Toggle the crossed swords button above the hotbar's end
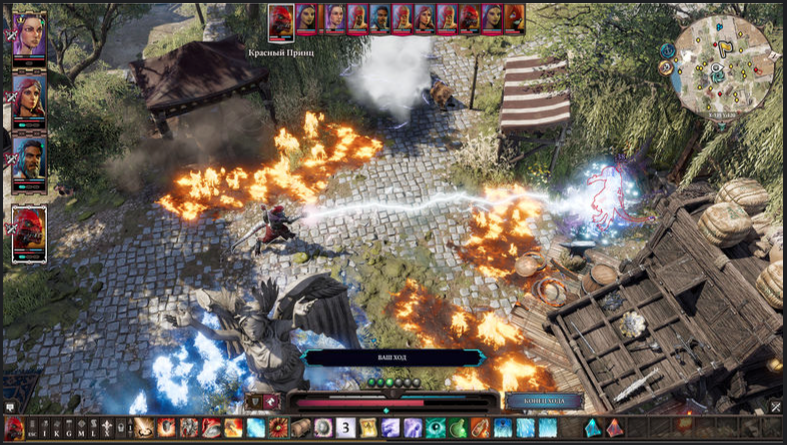The image size is (787, 445). click(775, 406)
